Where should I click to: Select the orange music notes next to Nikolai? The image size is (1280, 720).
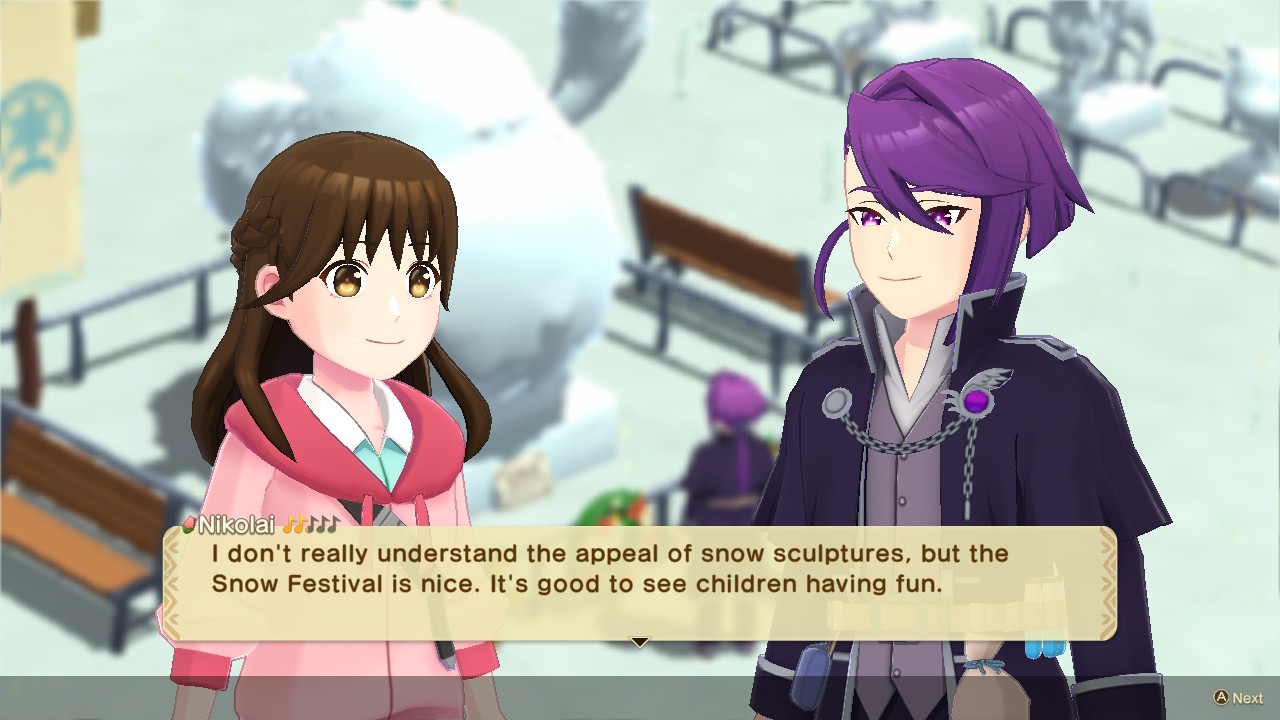(293, 523)
